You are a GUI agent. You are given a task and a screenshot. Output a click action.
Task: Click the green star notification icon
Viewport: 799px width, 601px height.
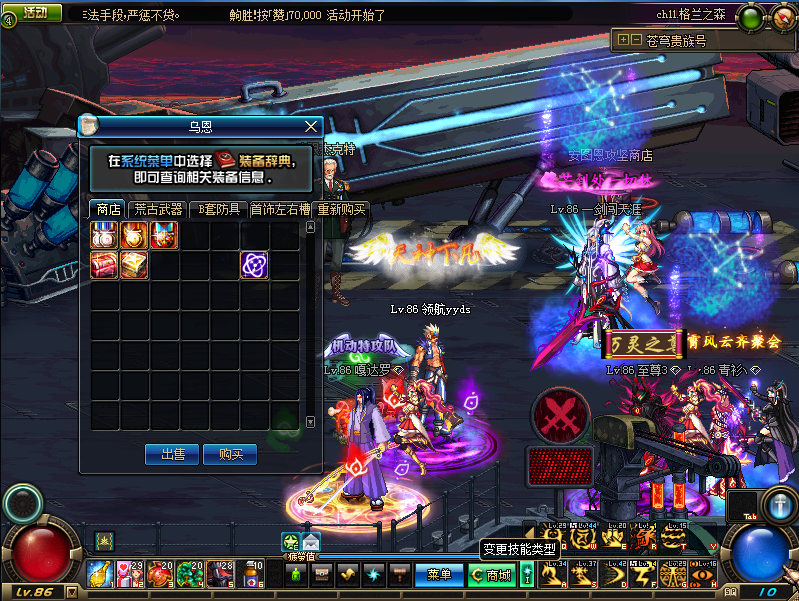[x=290, y=542]
